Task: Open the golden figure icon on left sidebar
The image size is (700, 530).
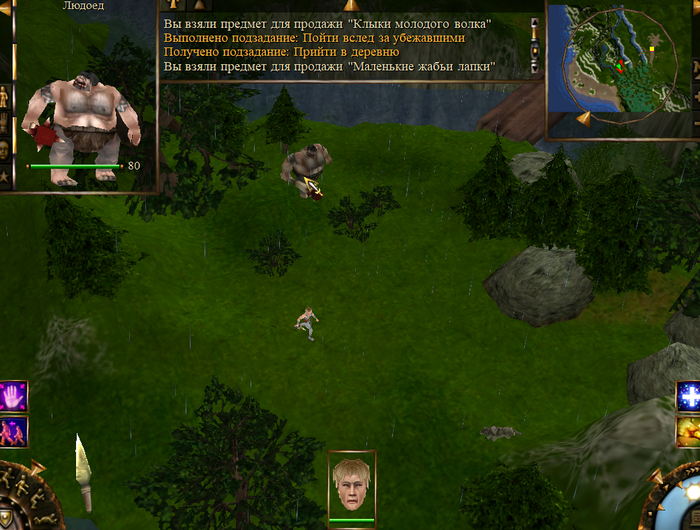Action: (x=5, y=97)
